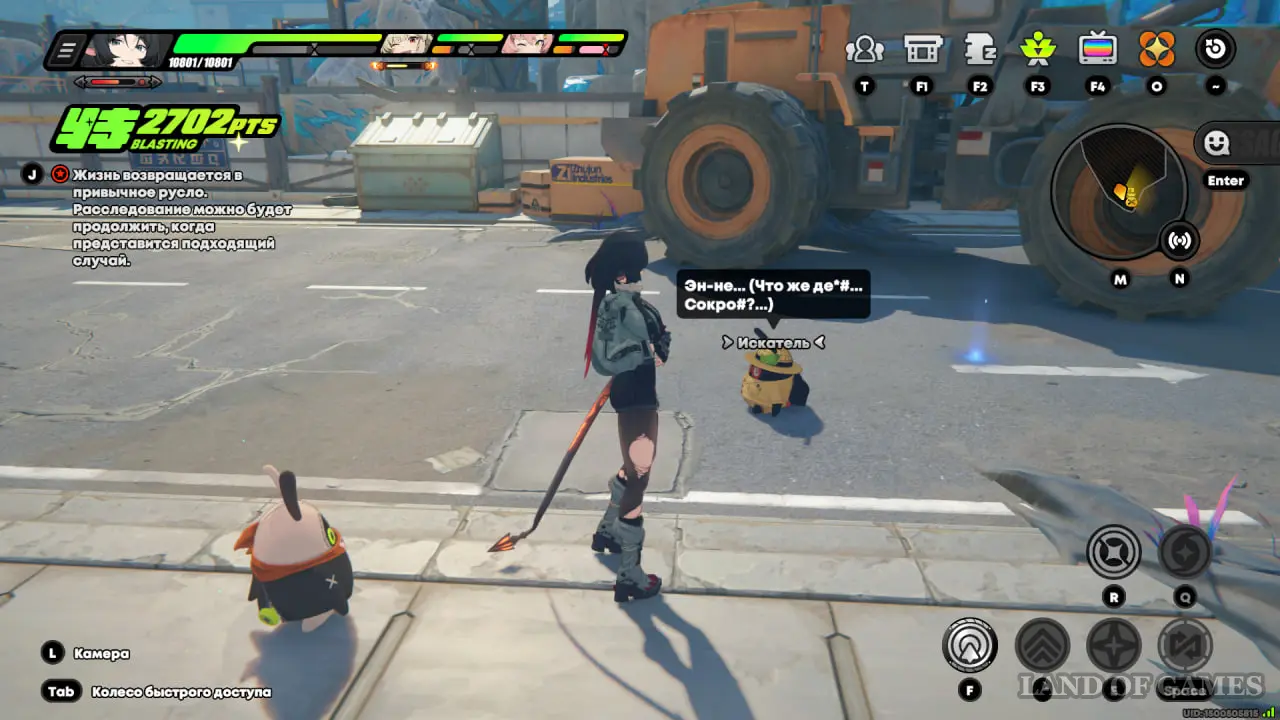This screenshot has width=1280, height=720.
Task: Switch to the pink-haired party member portrait
Action: click(527, 44)
